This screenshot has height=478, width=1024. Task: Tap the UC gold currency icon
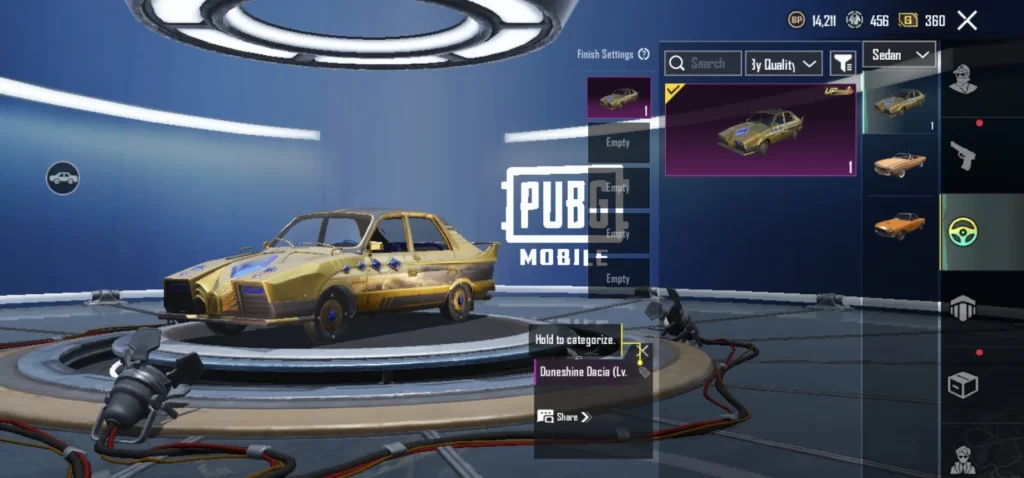[x=908, y=20]
